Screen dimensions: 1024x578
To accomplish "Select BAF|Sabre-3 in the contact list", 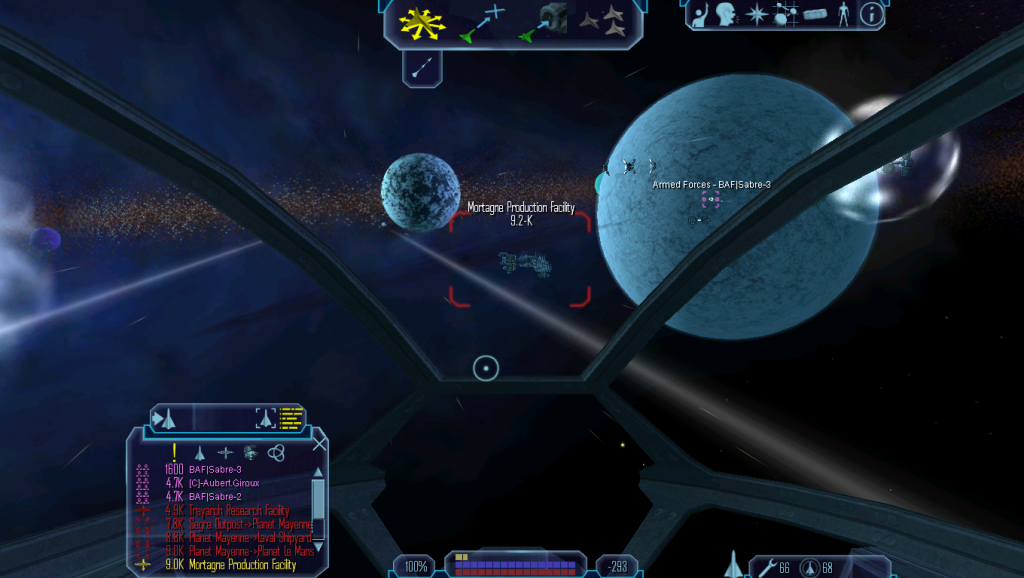I will pyautogui.click(x=215, y=469).
